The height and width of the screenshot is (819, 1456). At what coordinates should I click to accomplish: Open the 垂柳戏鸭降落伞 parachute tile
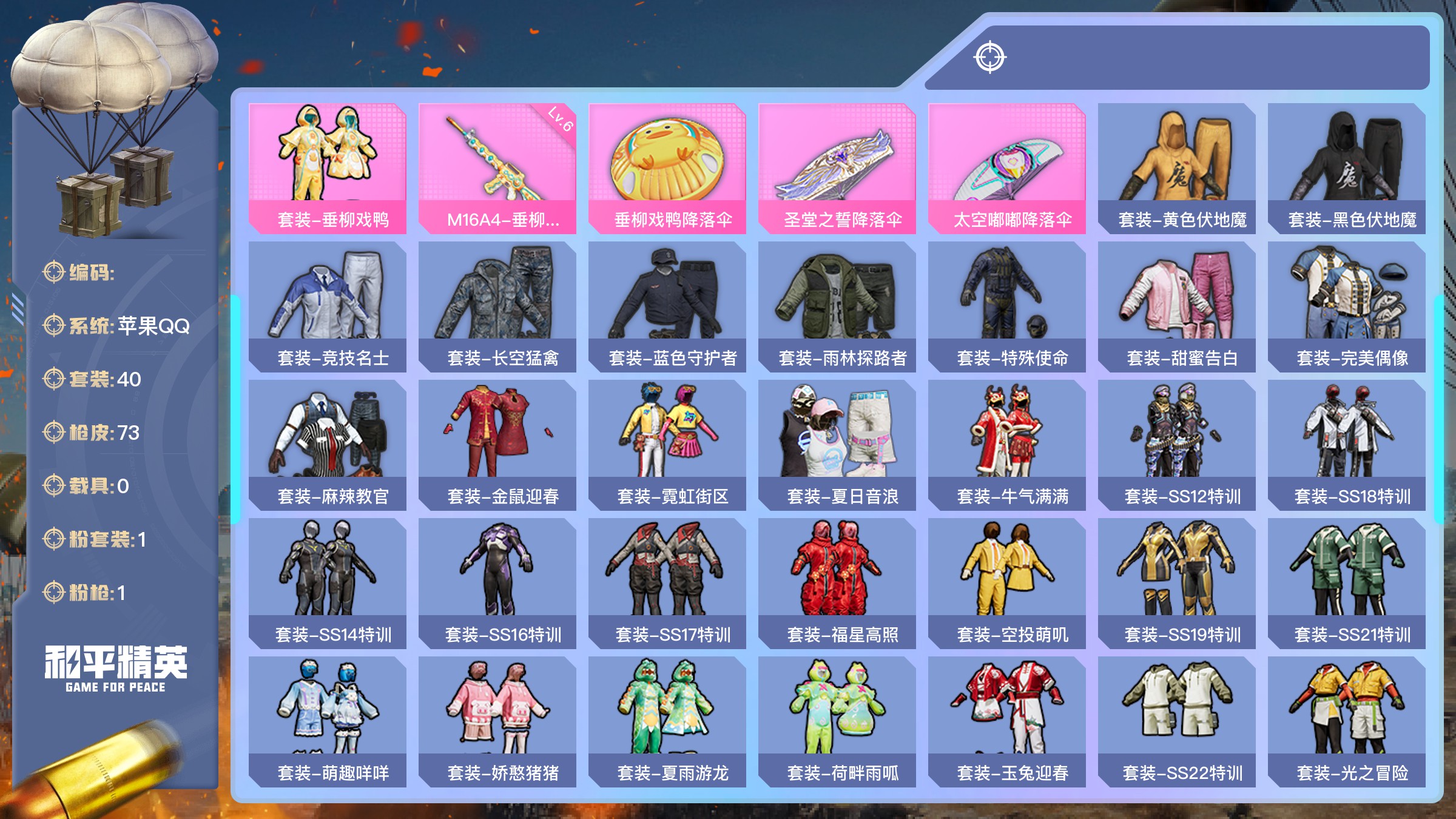click(667, 168)
